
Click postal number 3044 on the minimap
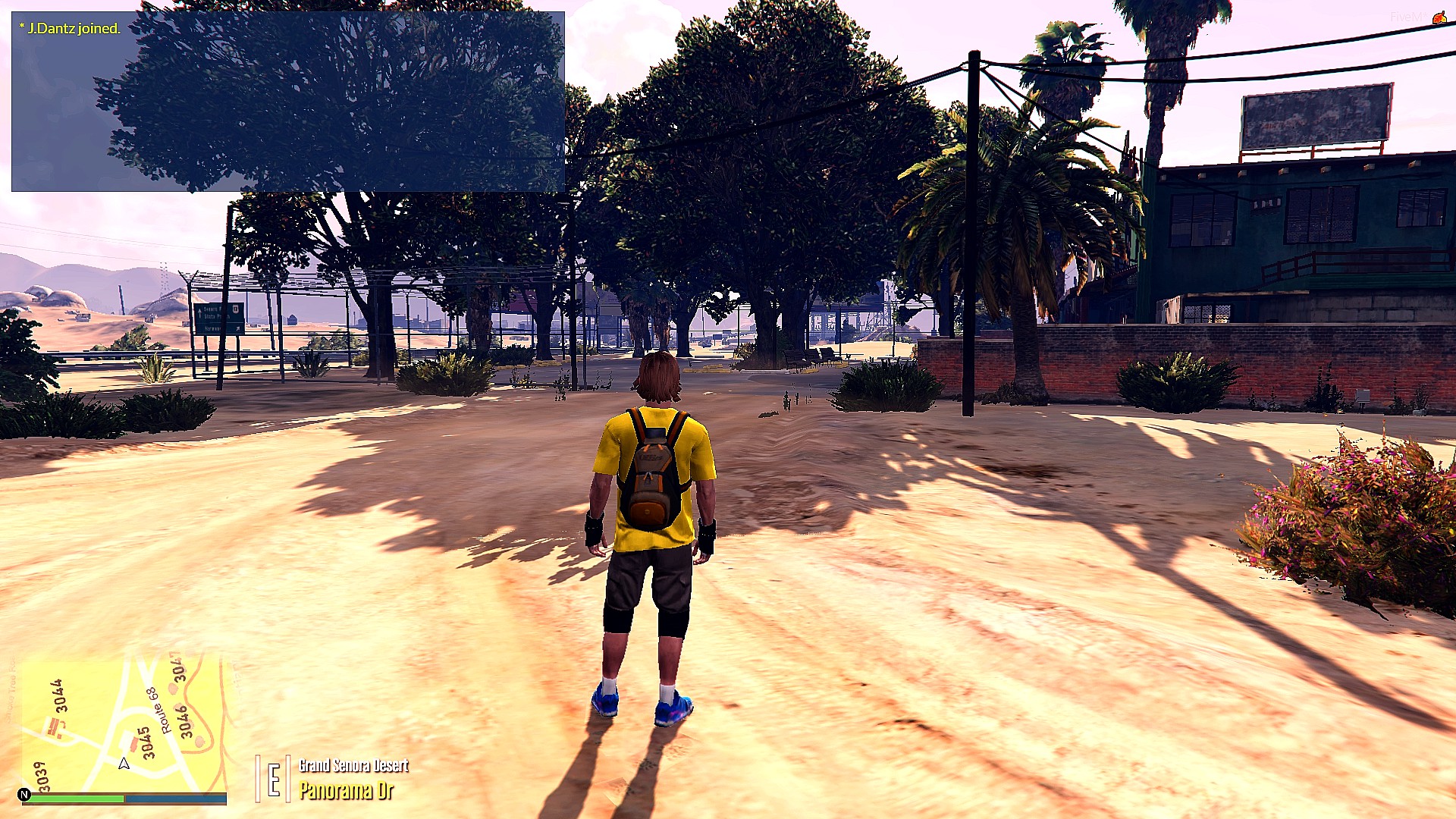[x=61, y=695]
